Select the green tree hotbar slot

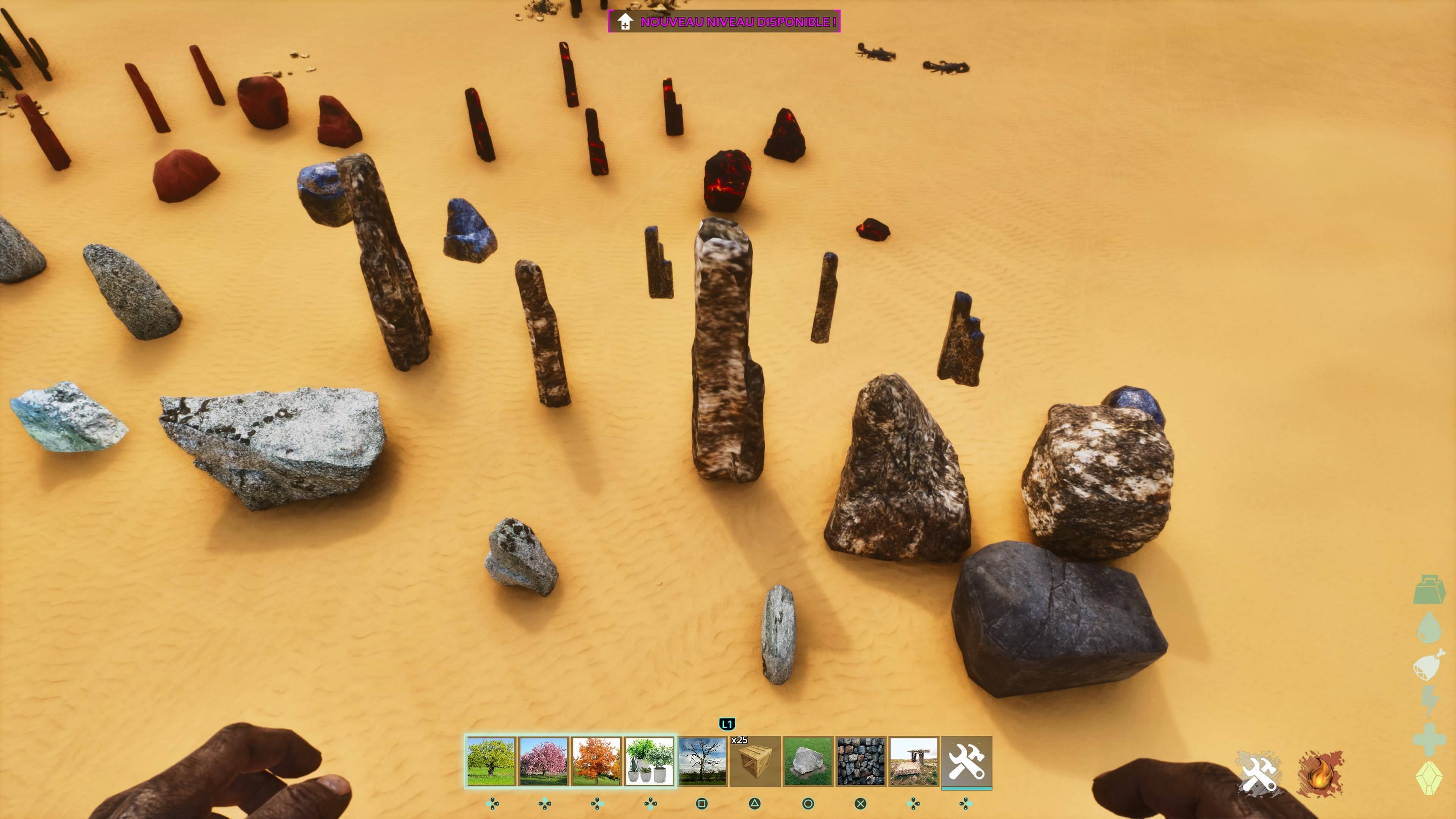coord(491,761)
